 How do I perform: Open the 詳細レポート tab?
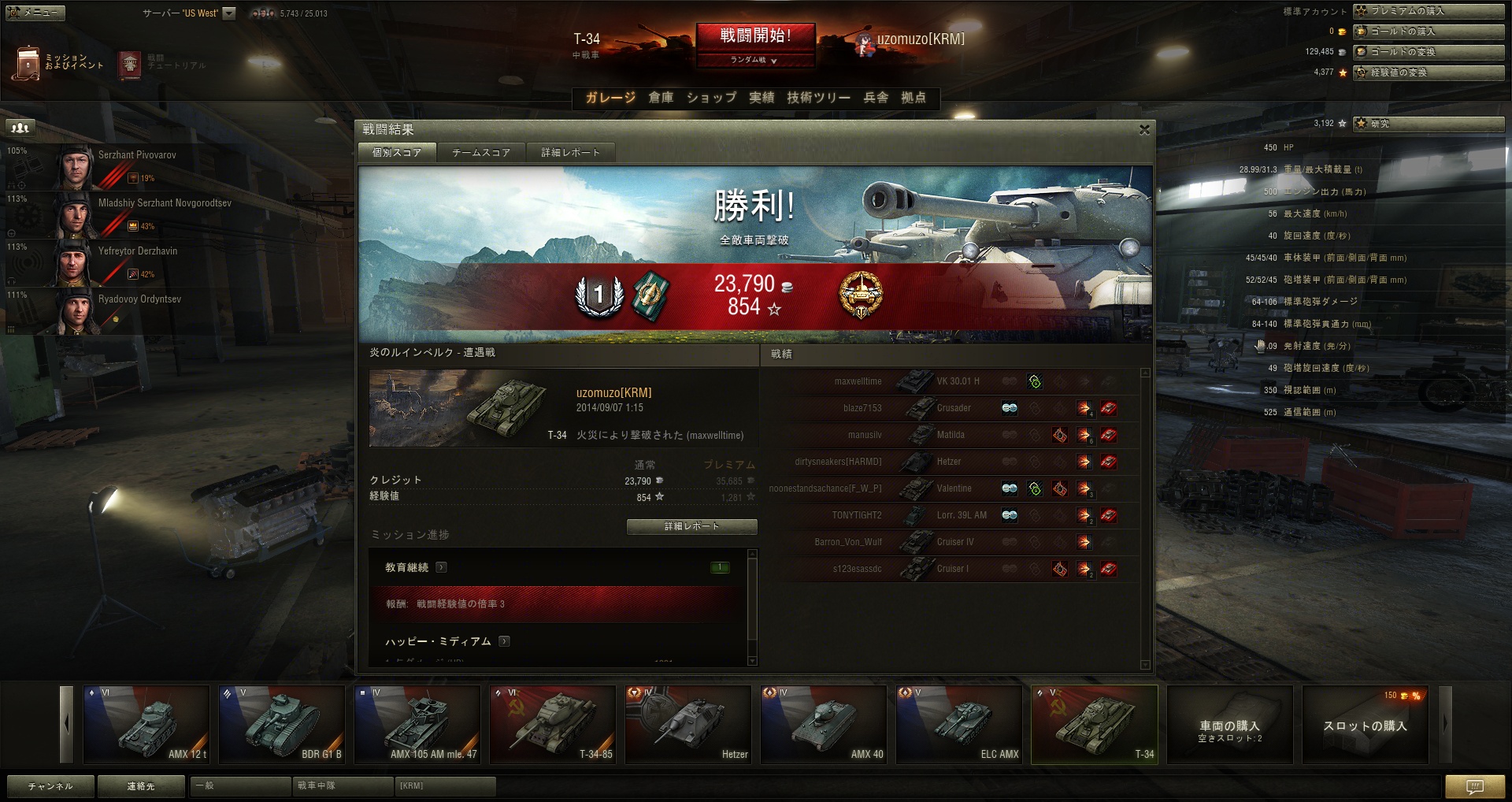(570, 153)
